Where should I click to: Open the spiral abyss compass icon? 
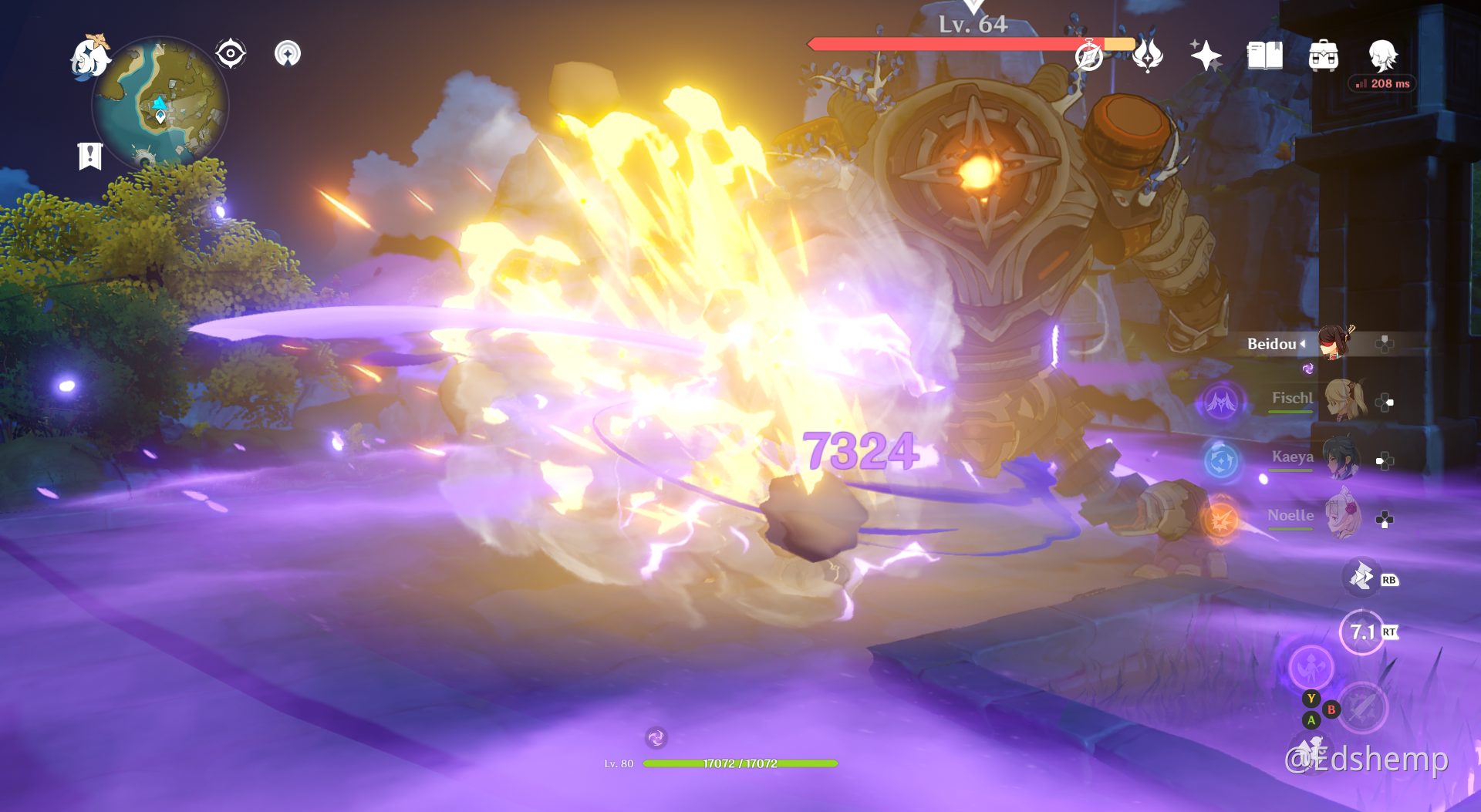pyautogui.click(x=1089, y=55)
